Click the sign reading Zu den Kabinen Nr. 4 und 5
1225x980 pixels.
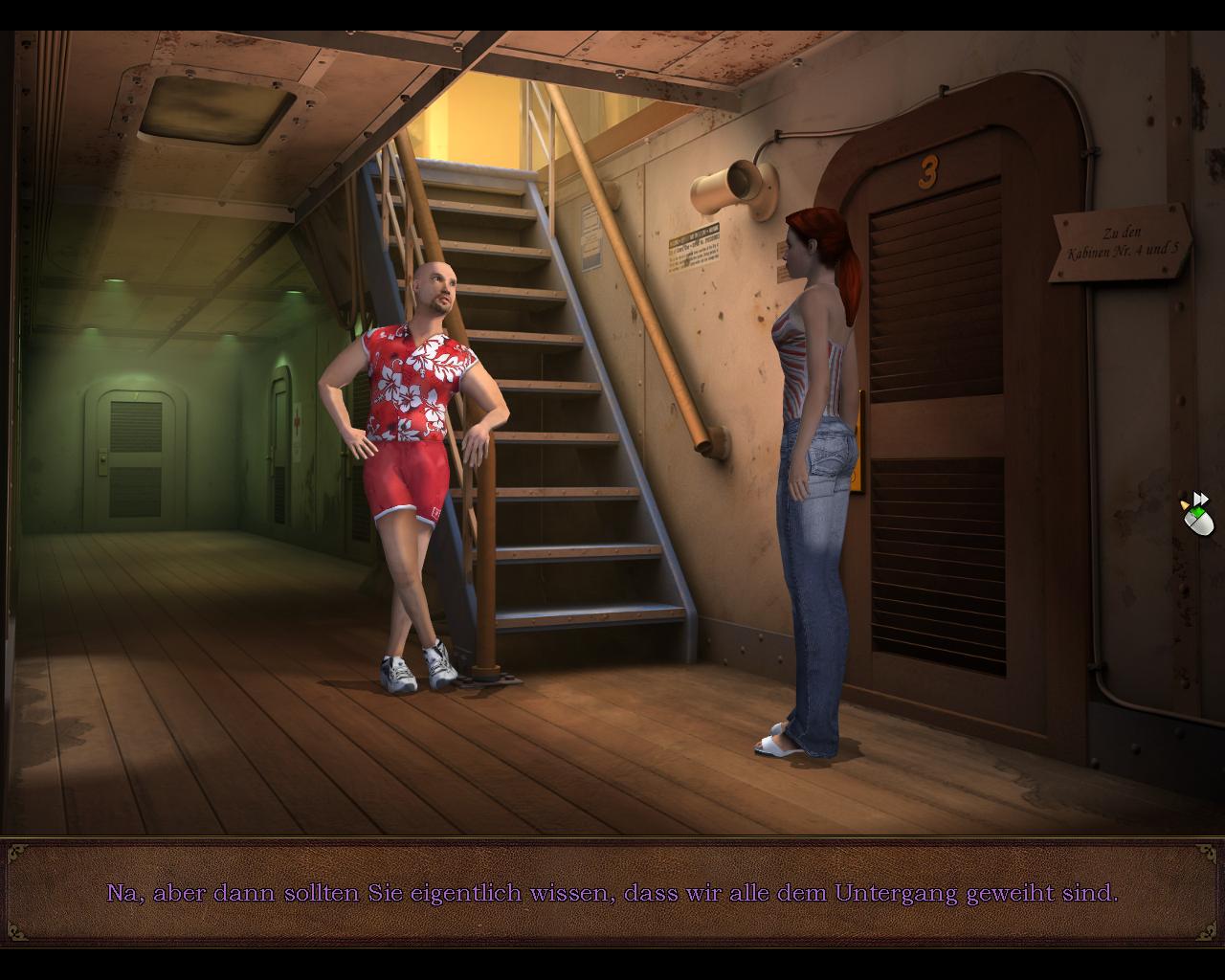pyautogui.click(x=1118, y=239)
